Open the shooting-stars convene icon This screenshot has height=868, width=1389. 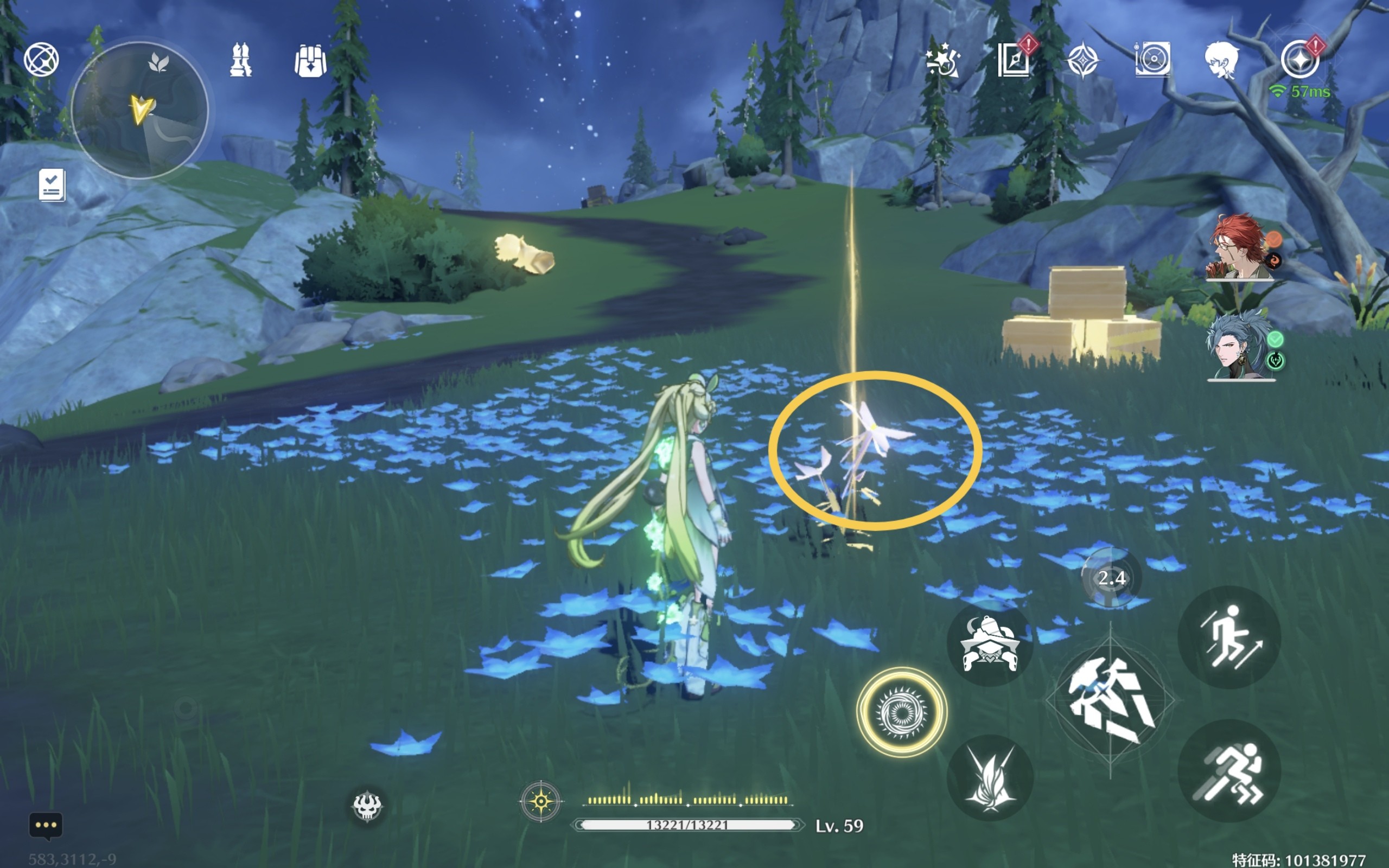tap(942, 61)
